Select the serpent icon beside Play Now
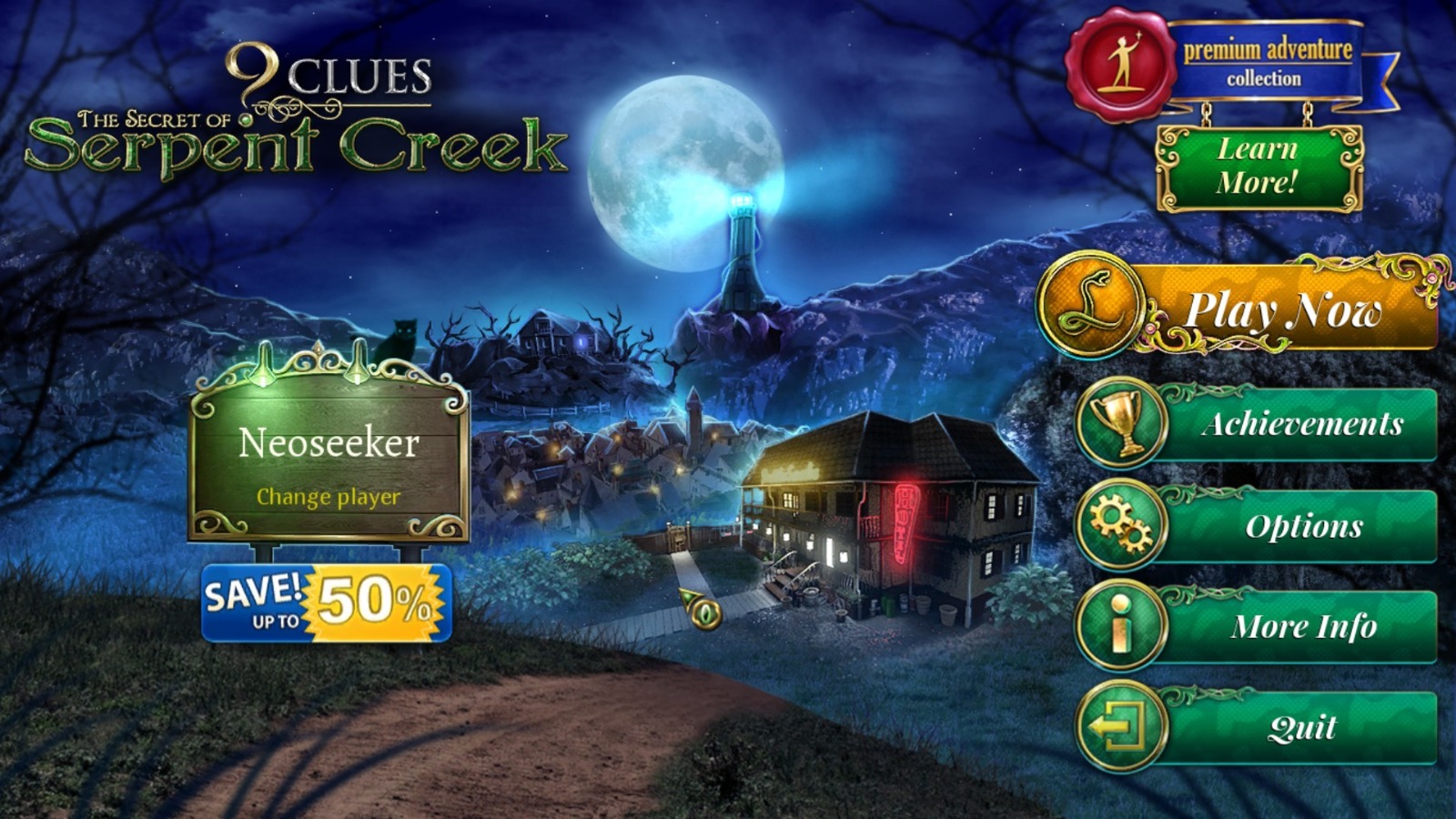The width and height of the screenshot is (1456, 819). coord(1097,308)
